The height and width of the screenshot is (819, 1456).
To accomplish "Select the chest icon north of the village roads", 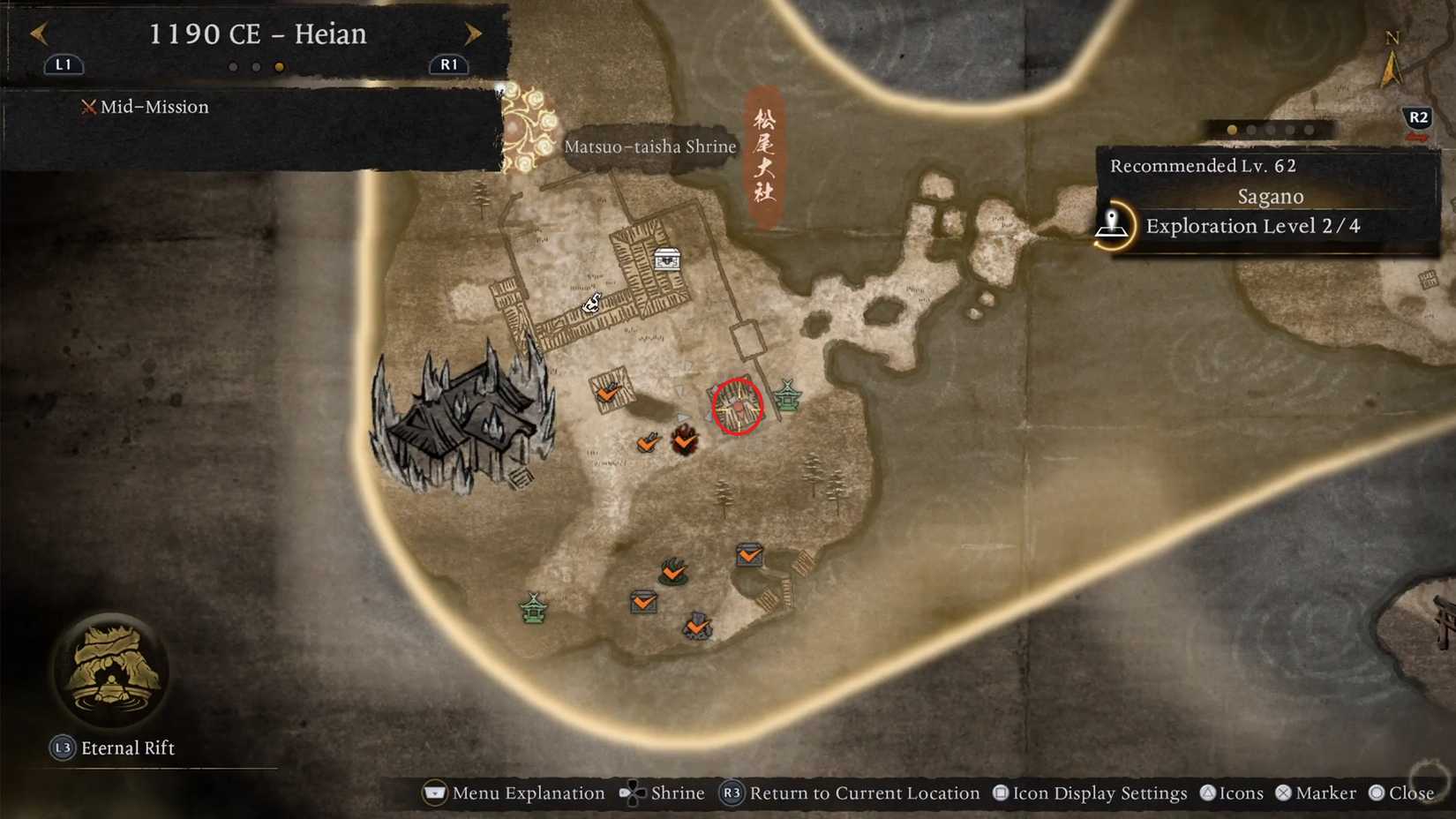I will point(666,258).
